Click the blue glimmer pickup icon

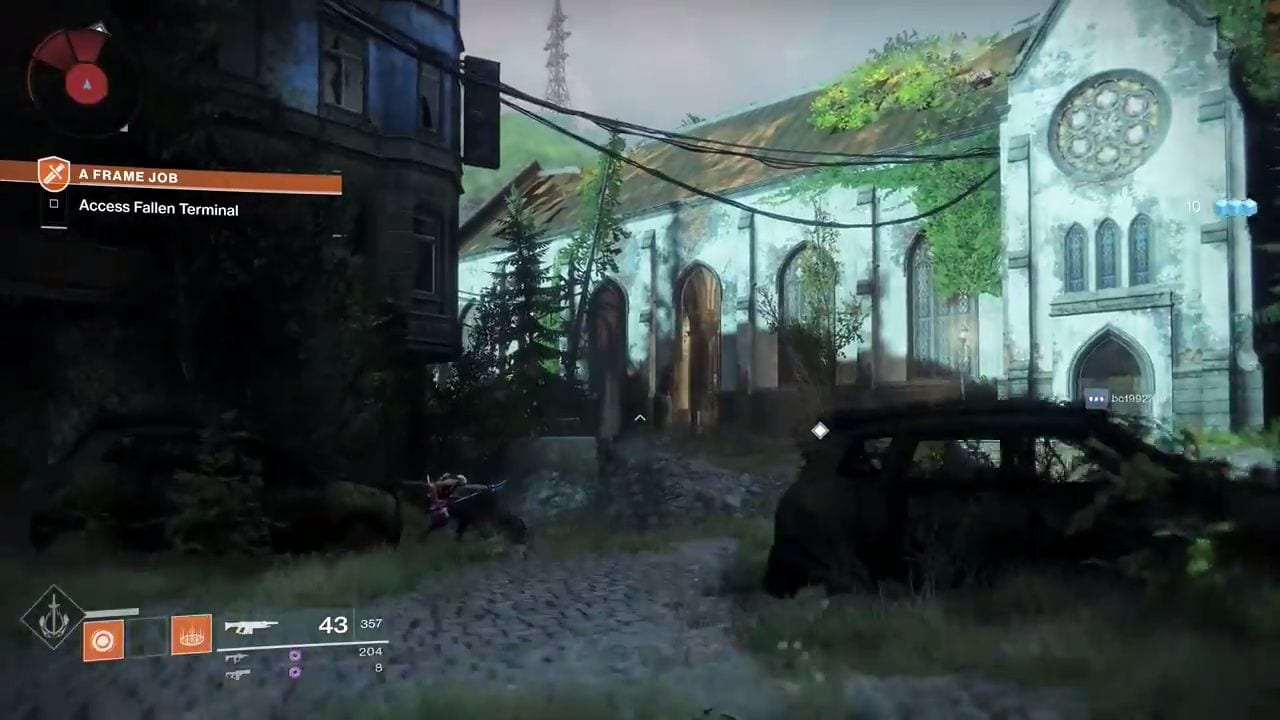click(x=1234, y=207)
